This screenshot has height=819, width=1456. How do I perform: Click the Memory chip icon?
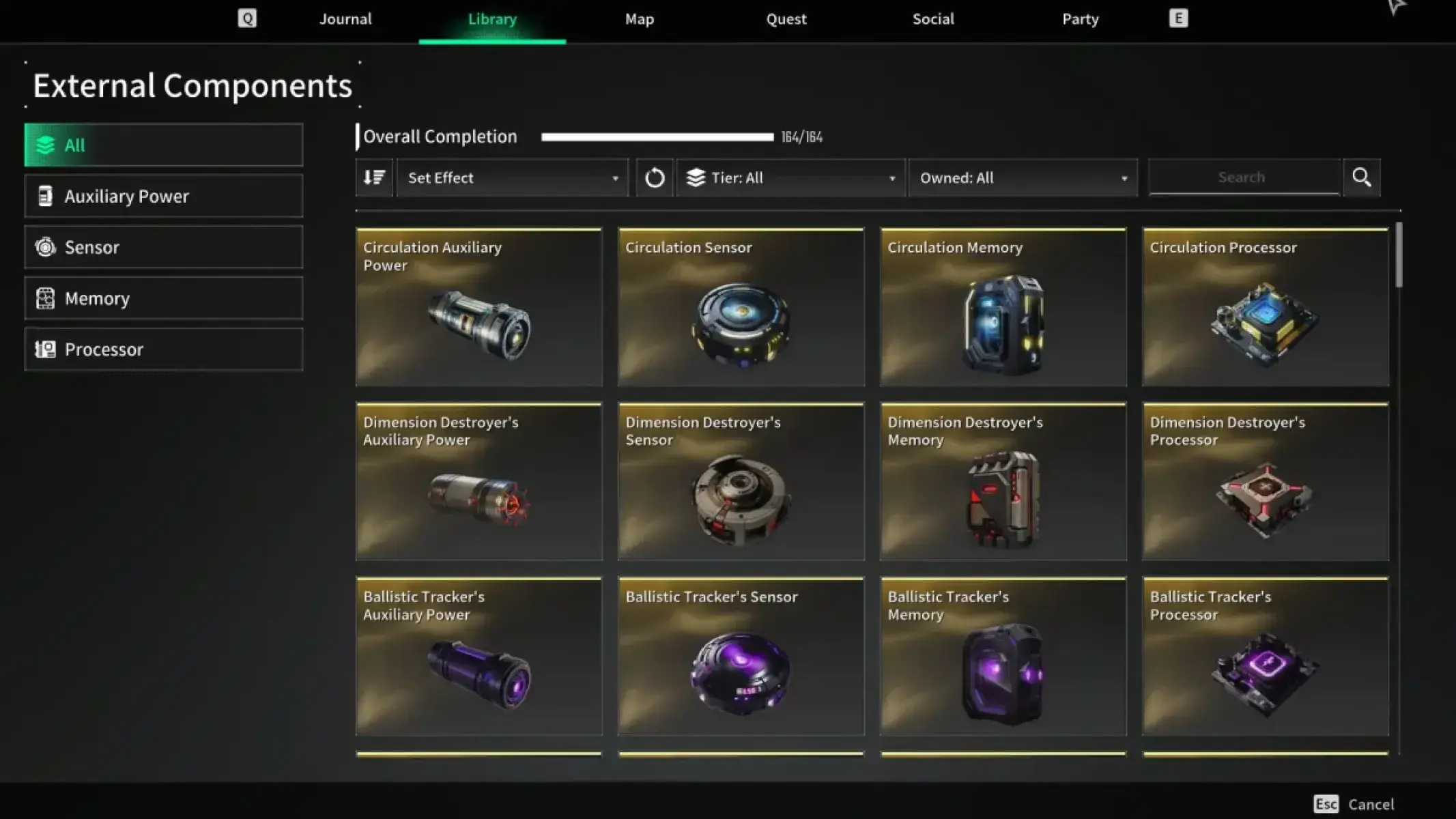[x=45, y=298]
